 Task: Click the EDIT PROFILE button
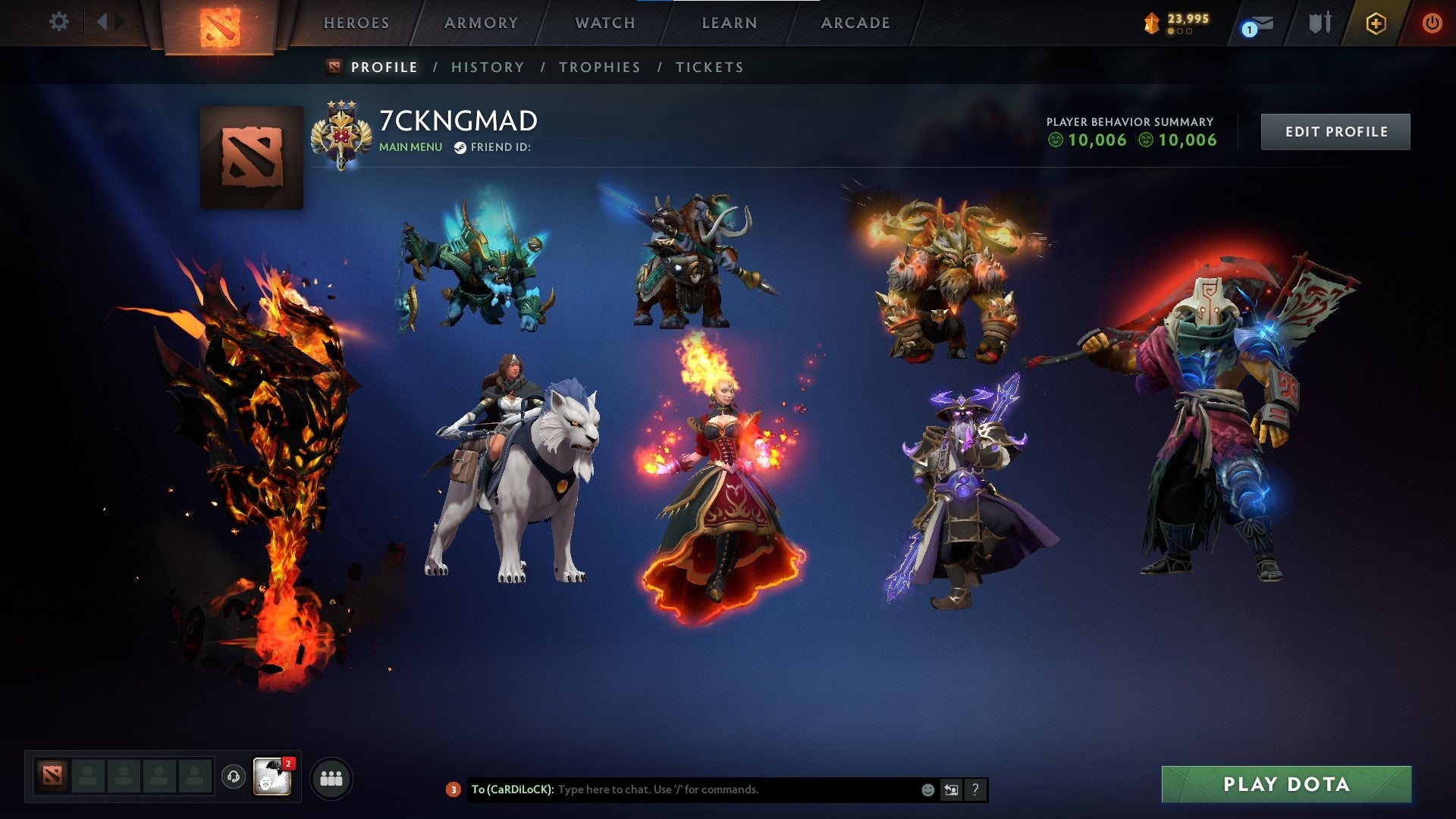pyautogui.click(x=1335, y=130)
